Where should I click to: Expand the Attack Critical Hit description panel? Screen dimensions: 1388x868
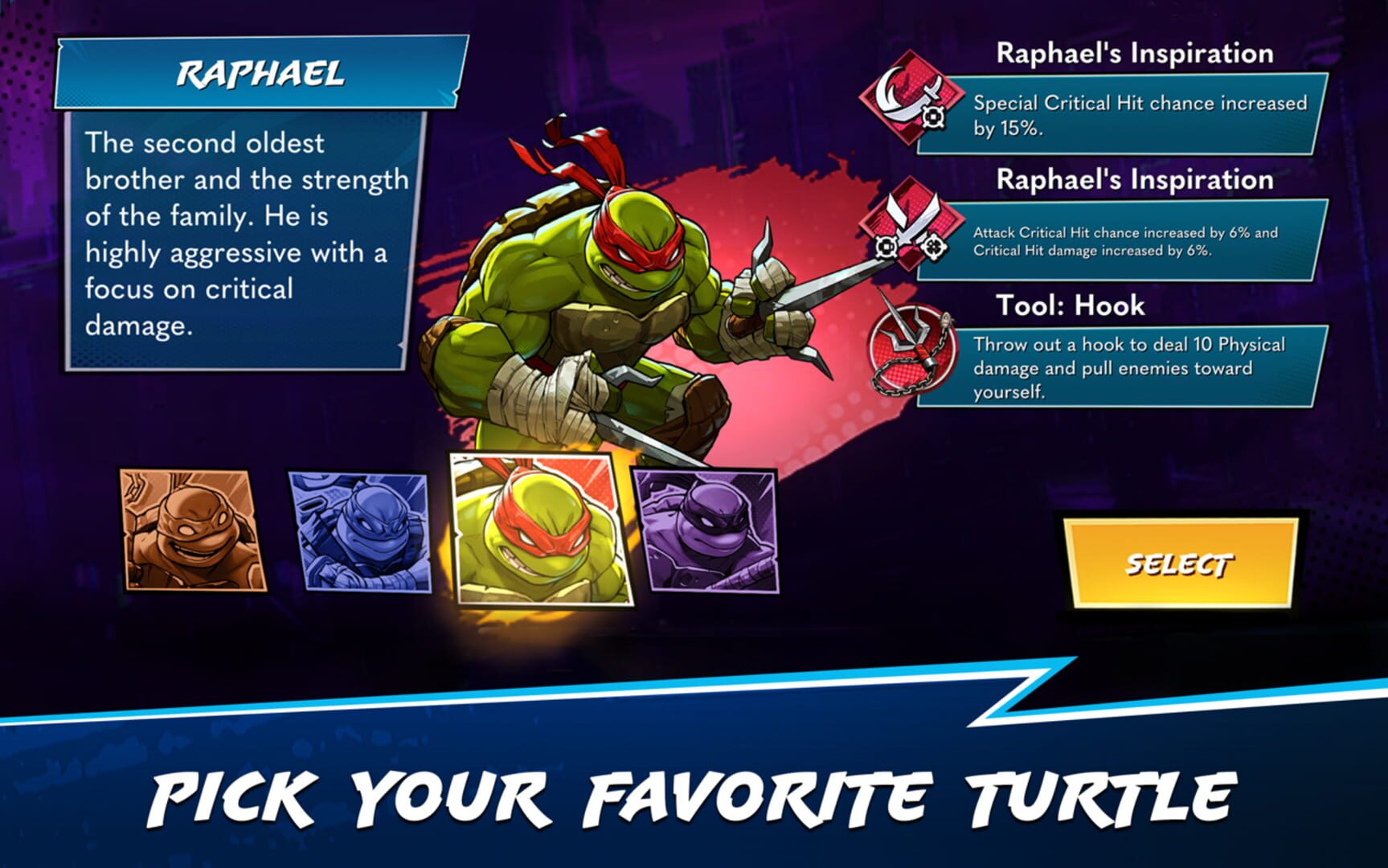1141,241
